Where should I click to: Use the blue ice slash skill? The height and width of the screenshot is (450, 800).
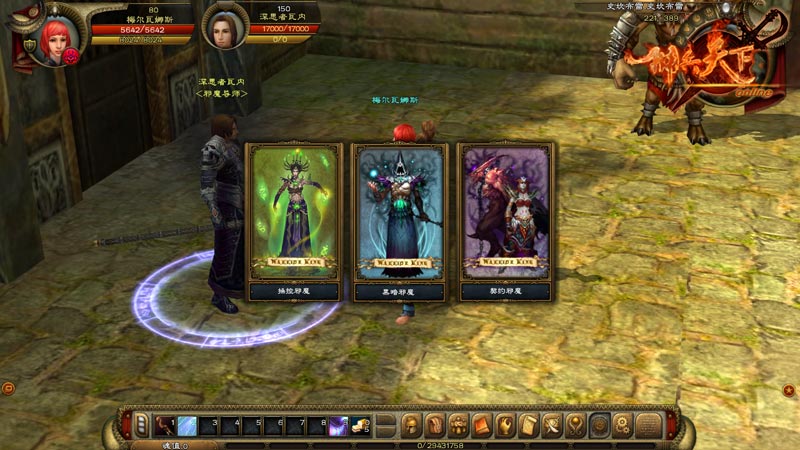pos(187,425)
